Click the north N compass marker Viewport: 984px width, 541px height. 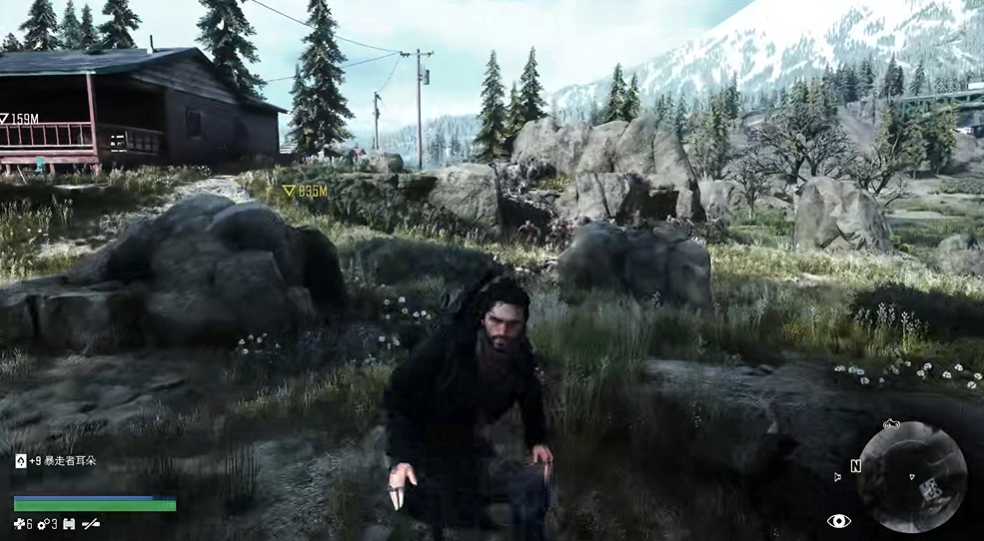click(855, 465)
